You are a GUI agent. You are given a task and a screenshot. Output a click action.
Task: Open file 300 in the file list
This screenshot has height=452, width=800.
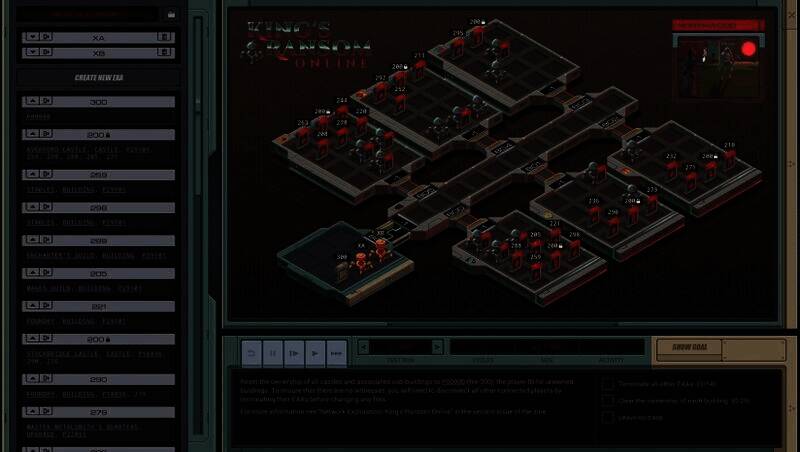[98, 102]
